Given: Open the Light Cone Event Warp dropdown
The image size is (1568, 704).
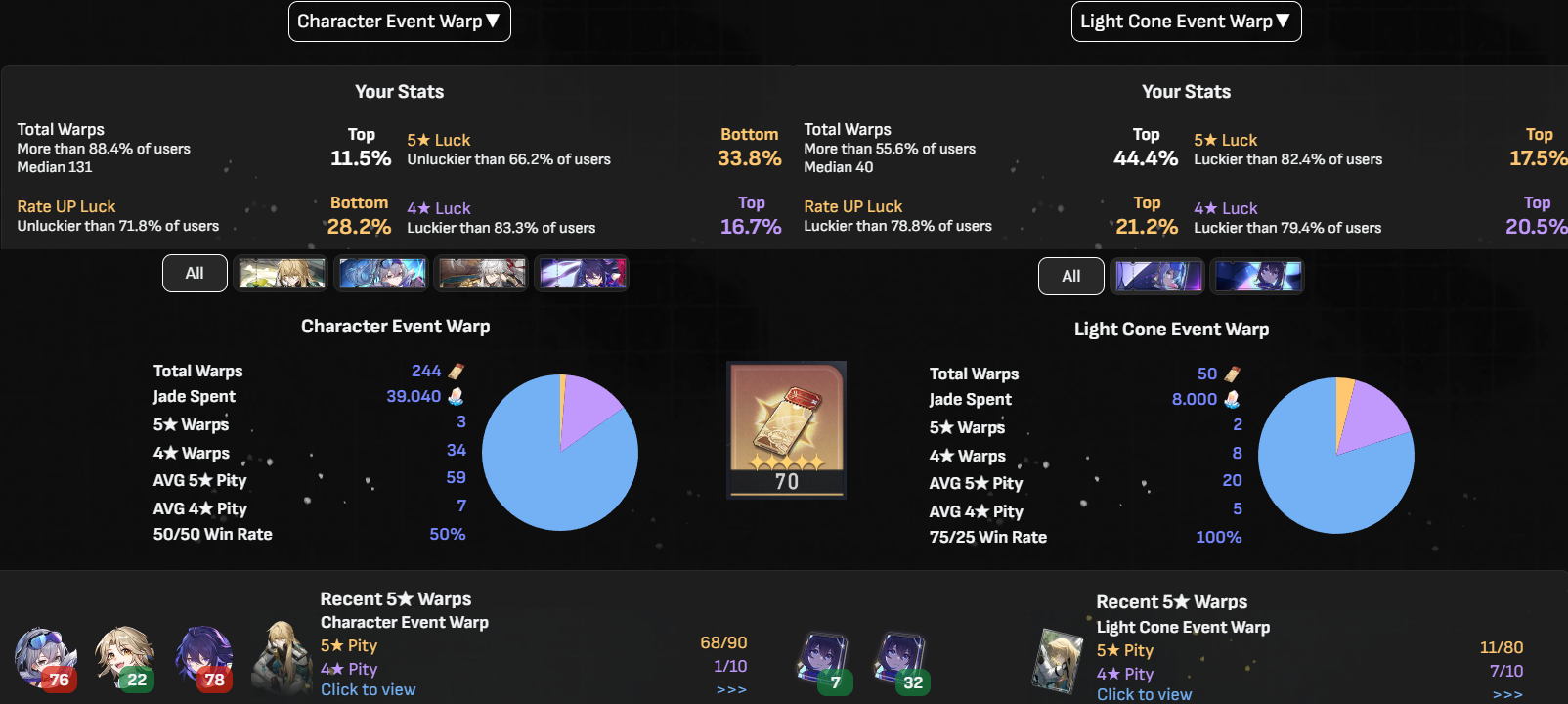Looking at the screenshot, I should coord(1186,21).
